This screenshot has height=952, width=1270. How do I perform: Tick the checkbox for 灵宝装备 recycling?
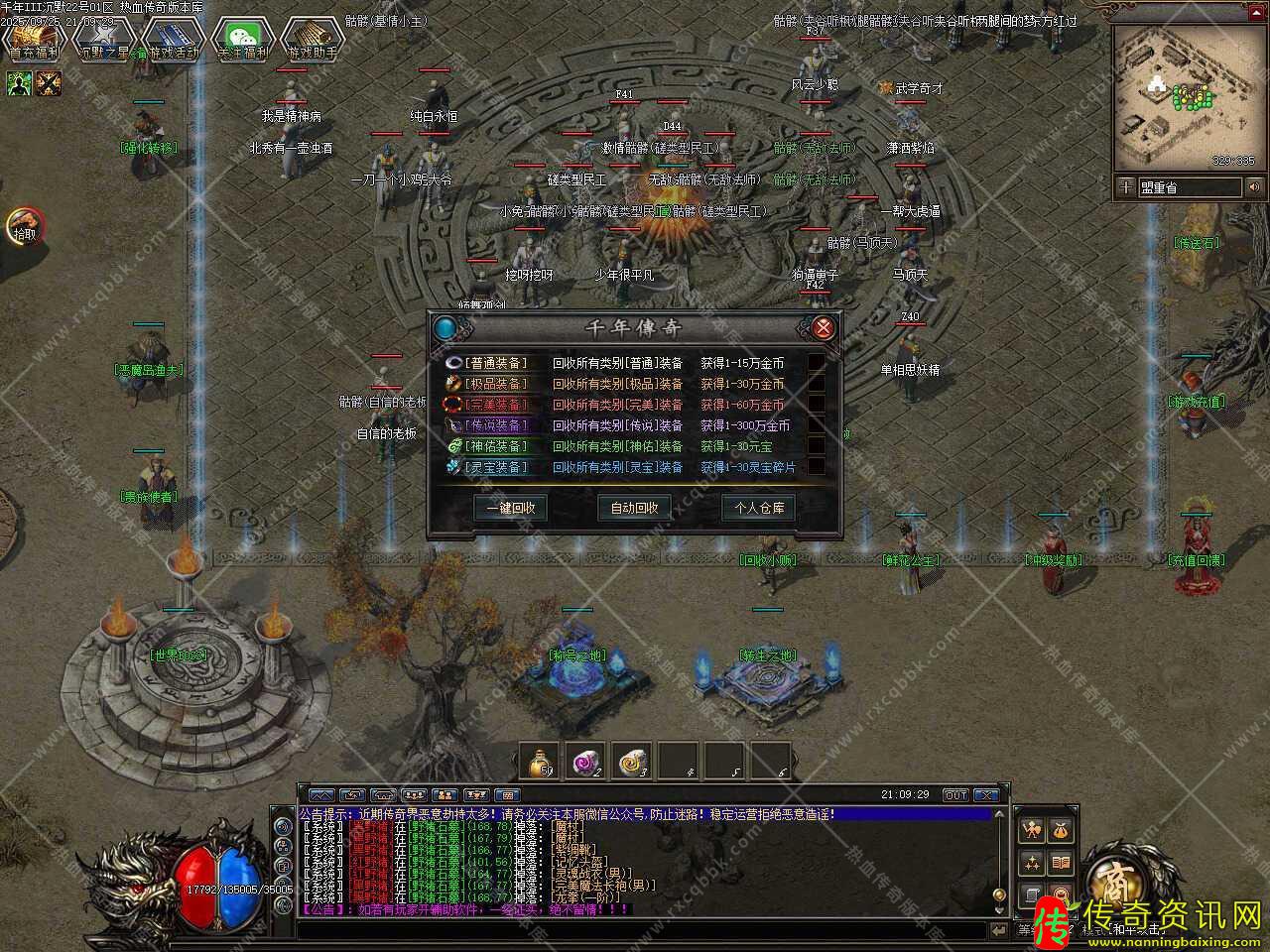[x=816, y=467]
